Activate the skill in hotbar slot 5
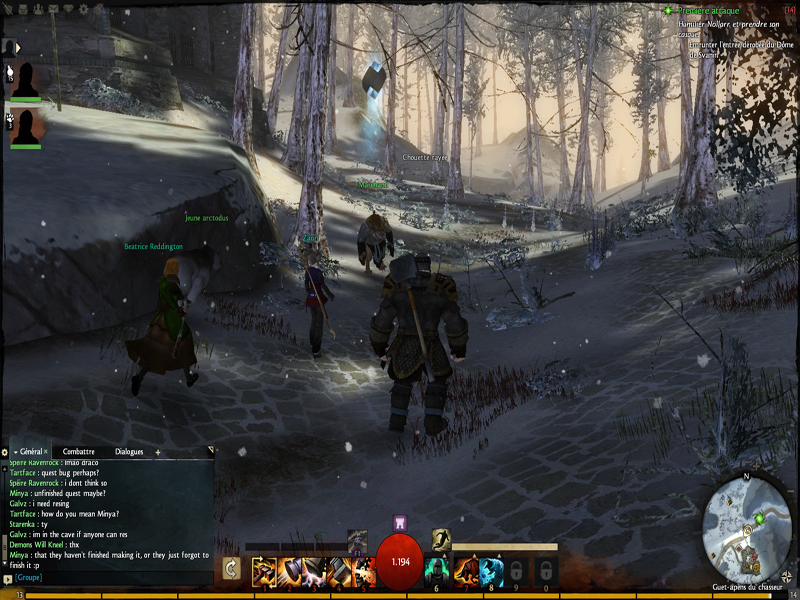This screenshot has width=800, height=600. (365, 570)
